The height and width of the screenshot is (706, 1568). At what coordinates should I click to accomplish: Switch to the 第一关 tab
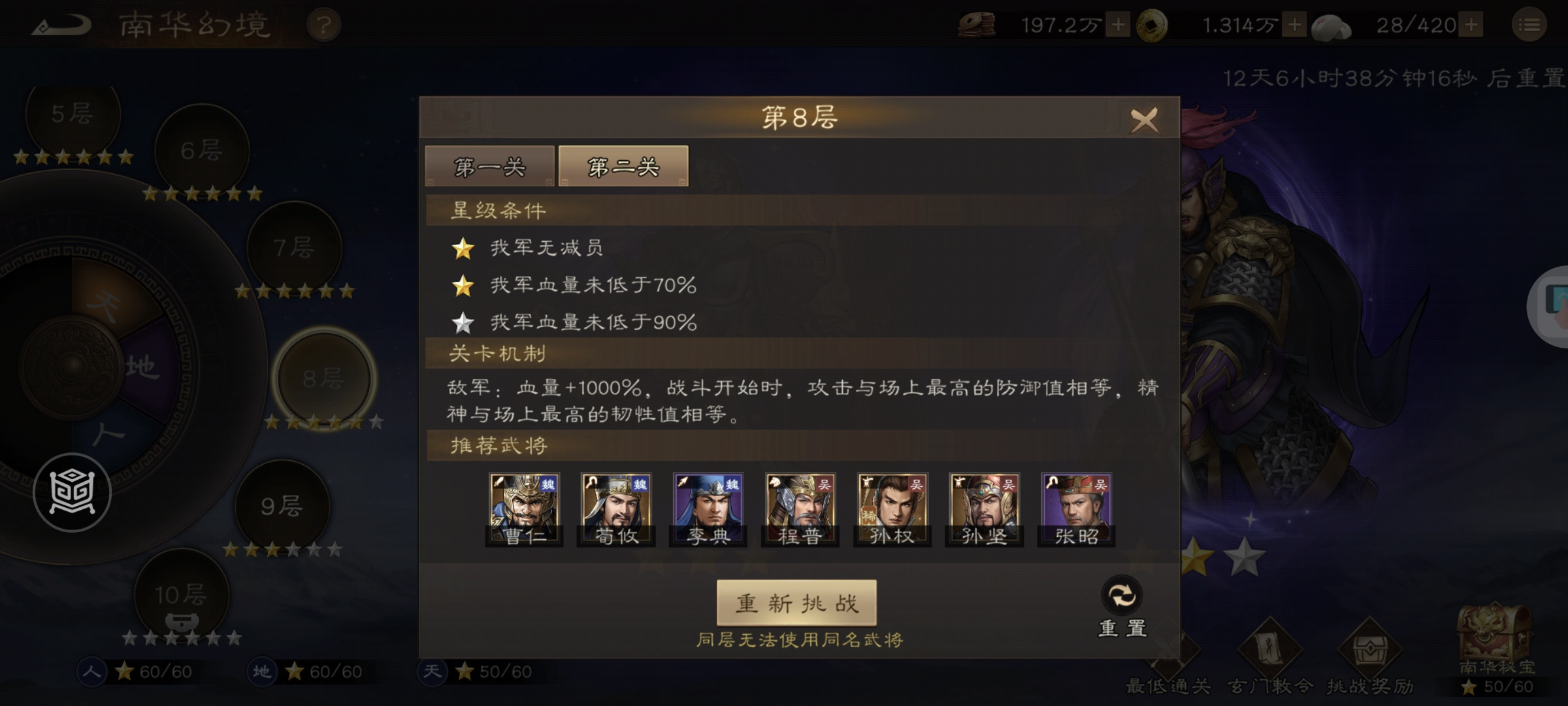[489, 167]
